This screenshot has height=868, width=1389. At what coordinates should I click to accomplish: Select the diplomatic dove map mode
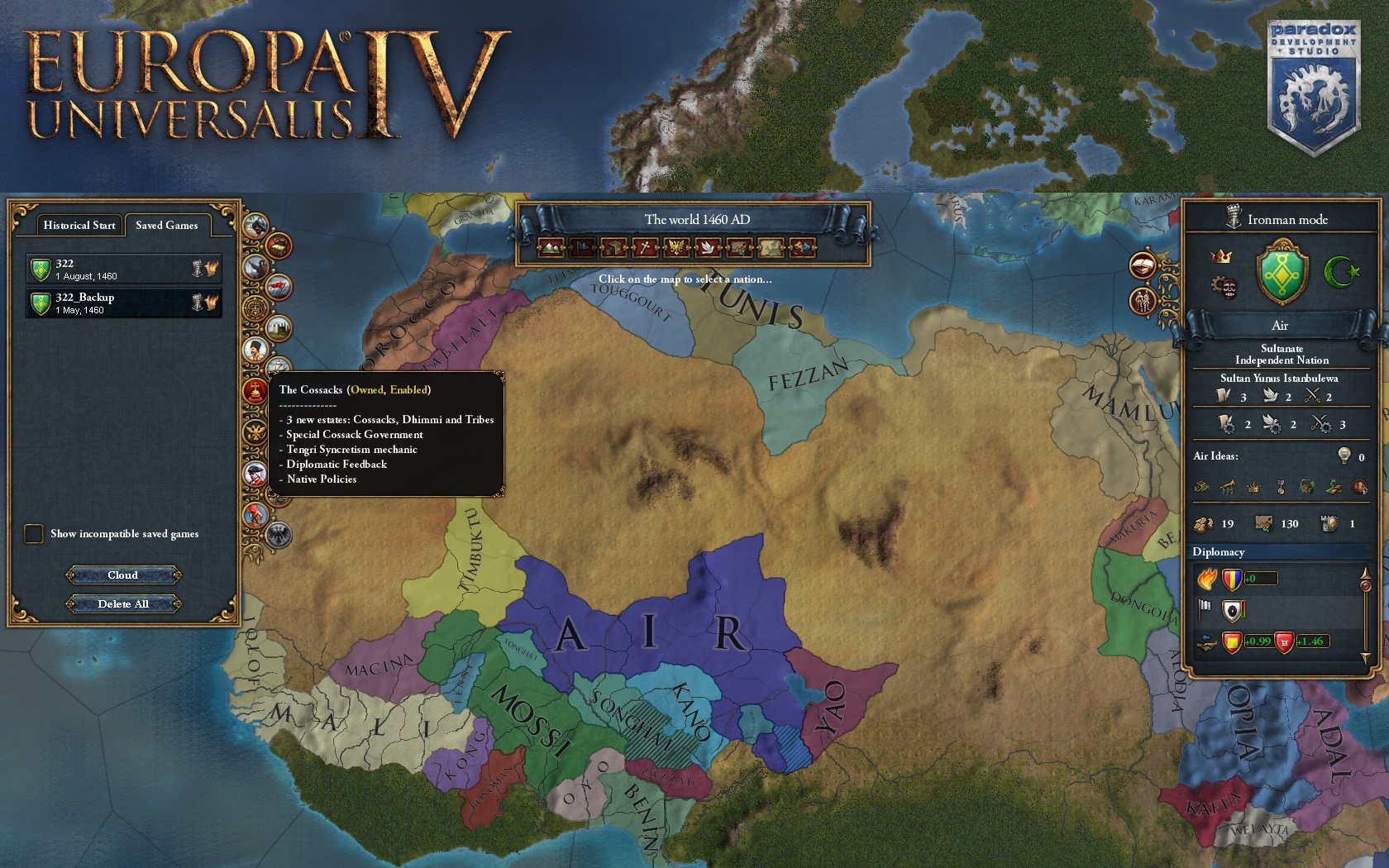click(708, 246)
